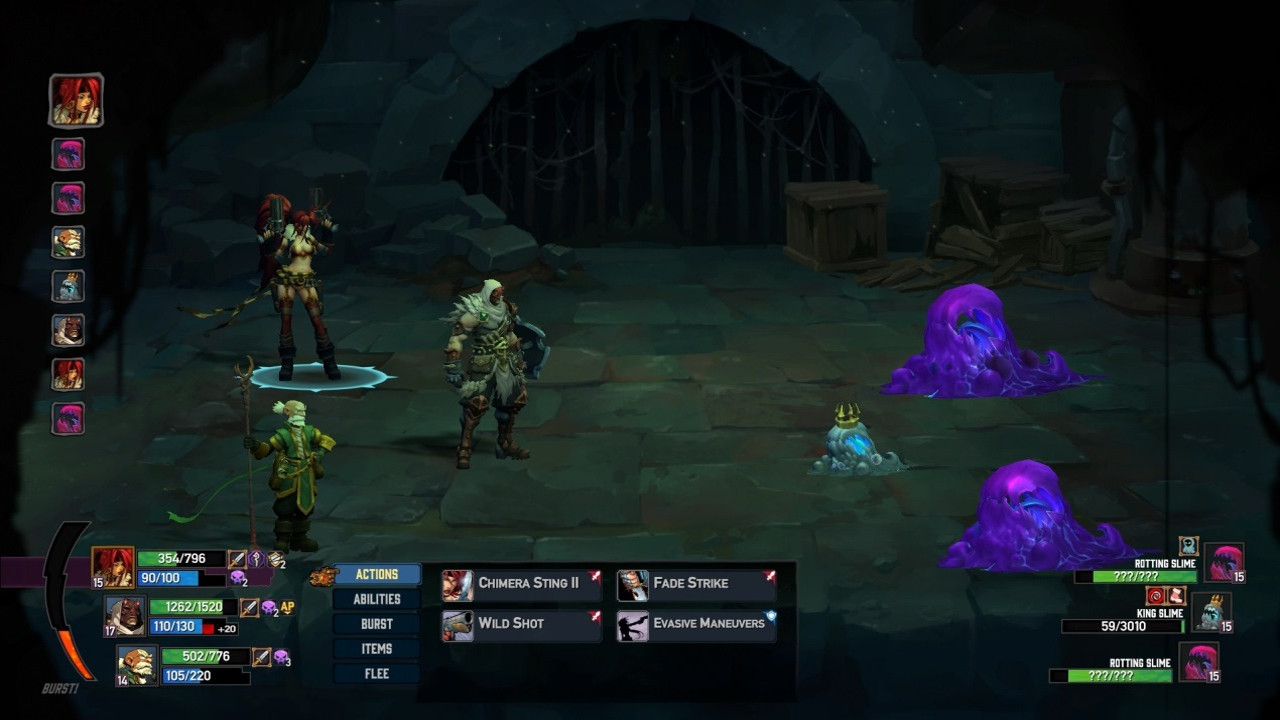Viewport: 1280px width, 720px height.
Task: Target the King Slime enemy entry
Action: click(1212, 613)
